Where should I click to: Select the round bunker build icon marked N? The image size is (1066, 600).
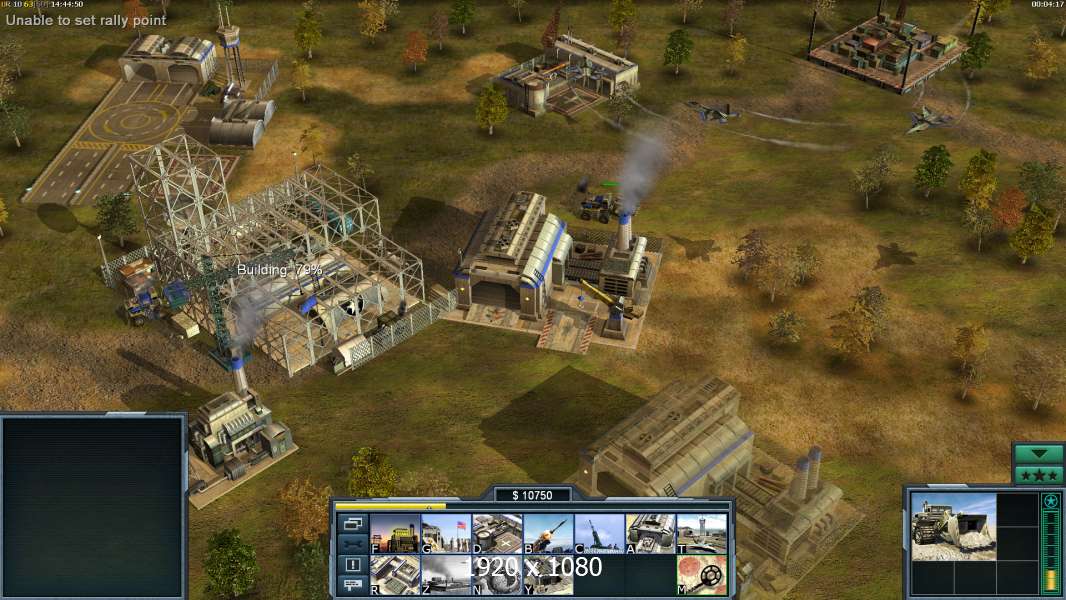(x=497, y=574)
